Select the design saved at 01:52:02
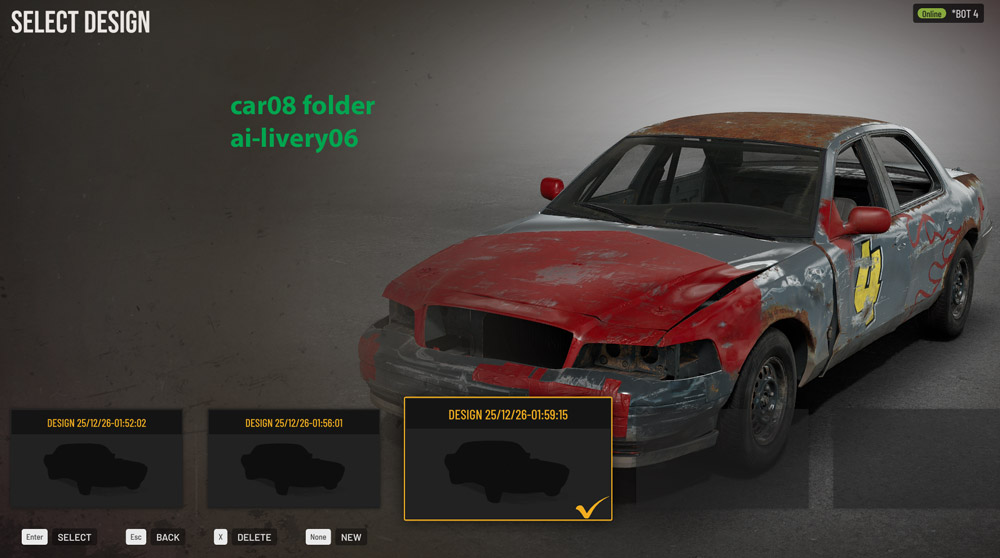 (x=97, y=460)
